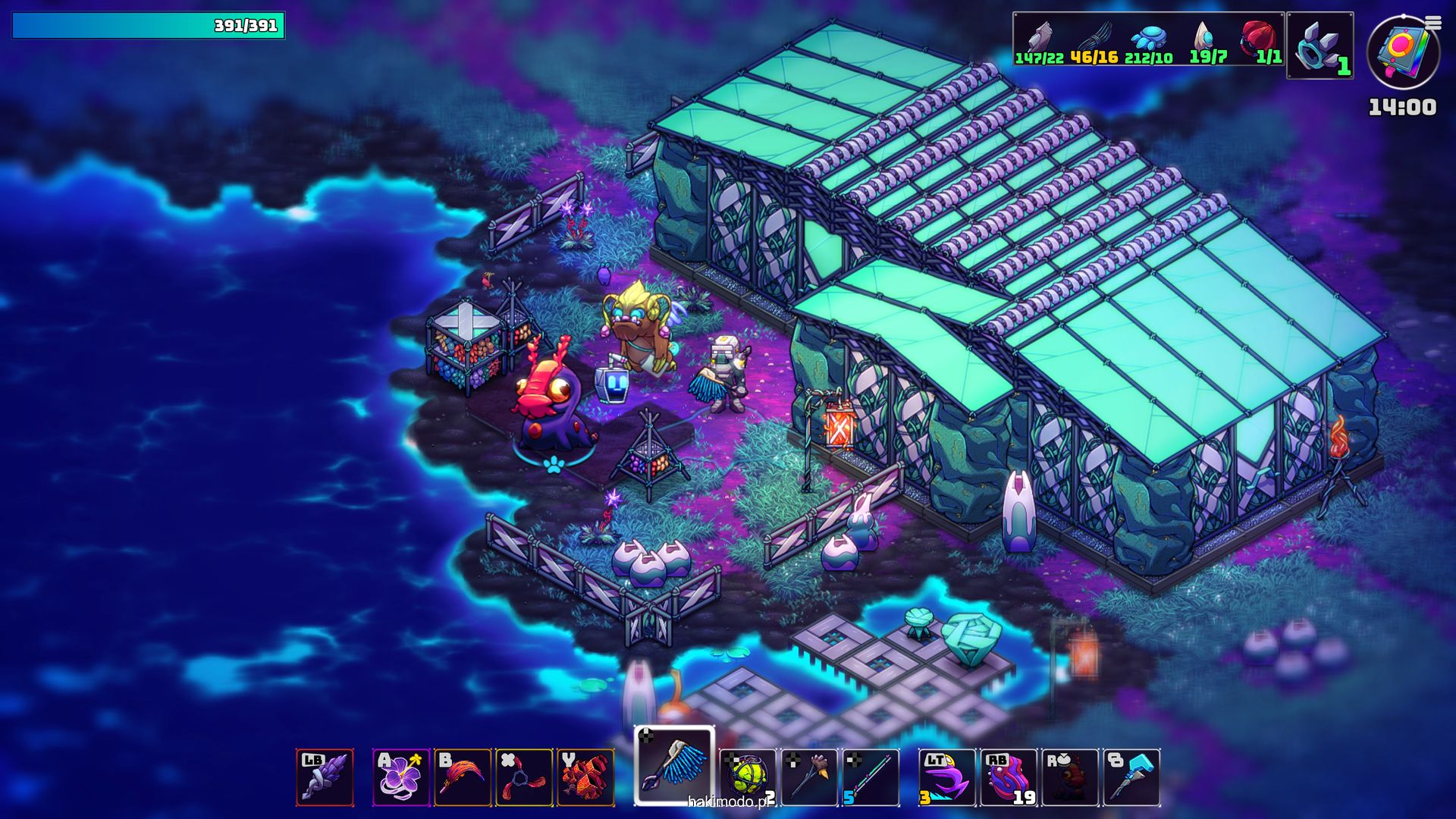
Task: Use the red lava rock item
Action: pos(585,777)
